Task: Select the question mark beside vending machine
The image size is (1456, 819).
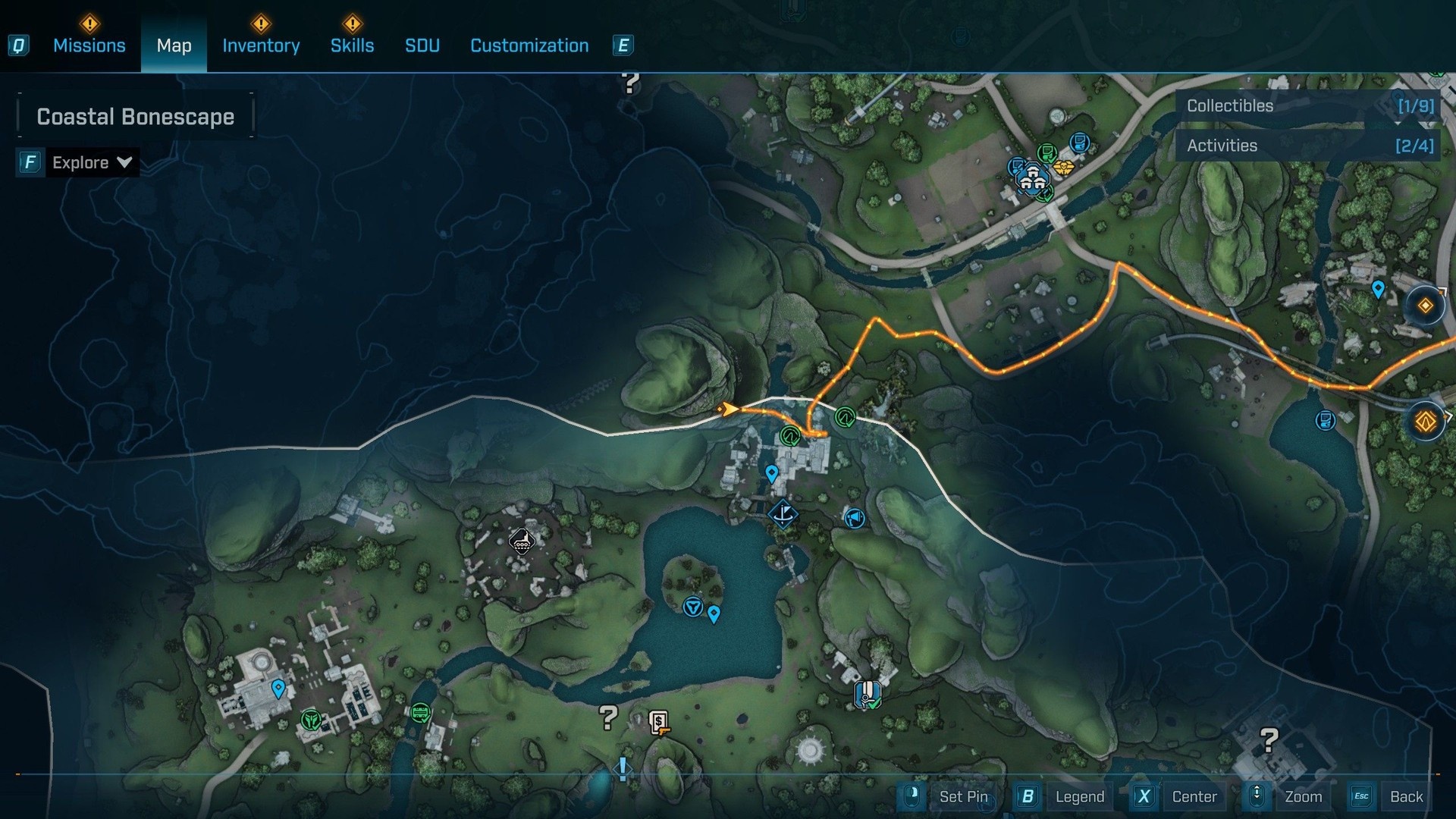Action: tap(608, 717)
